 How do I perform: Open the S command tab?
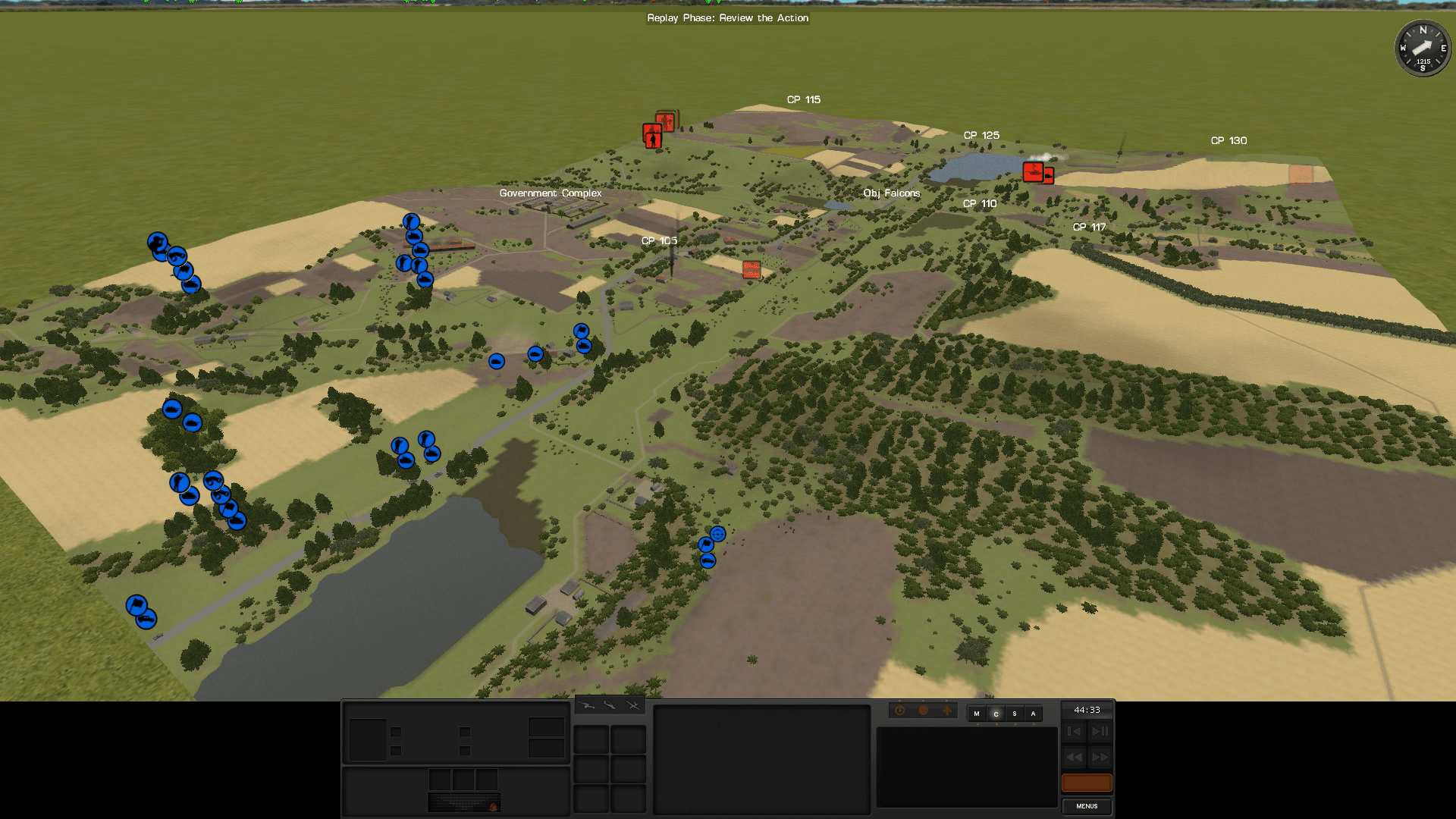(1015, 714)
